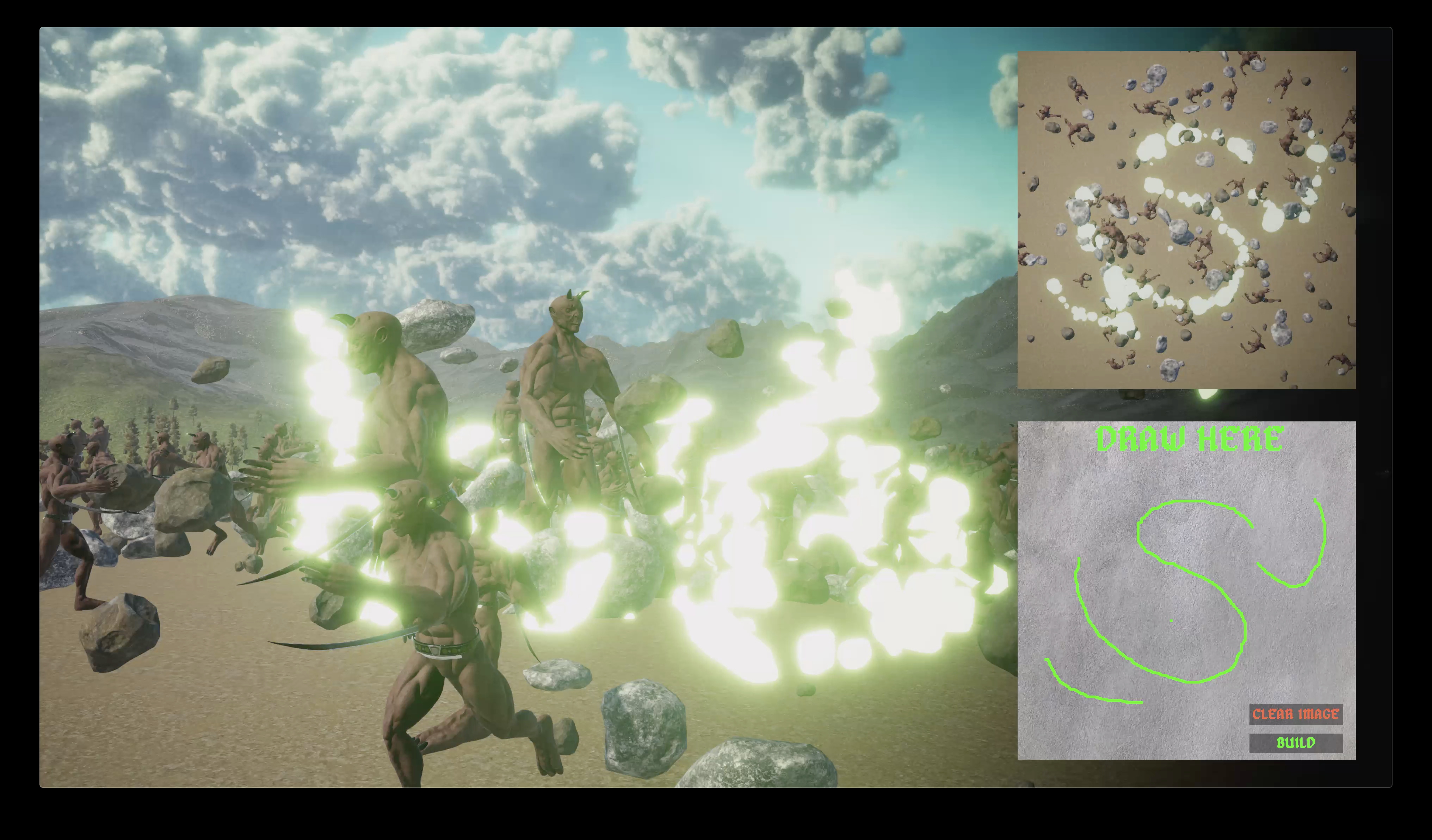Viewport: 1432px width, 840px height.
Task: Activate the Build button
Action: click(1296, 743)
